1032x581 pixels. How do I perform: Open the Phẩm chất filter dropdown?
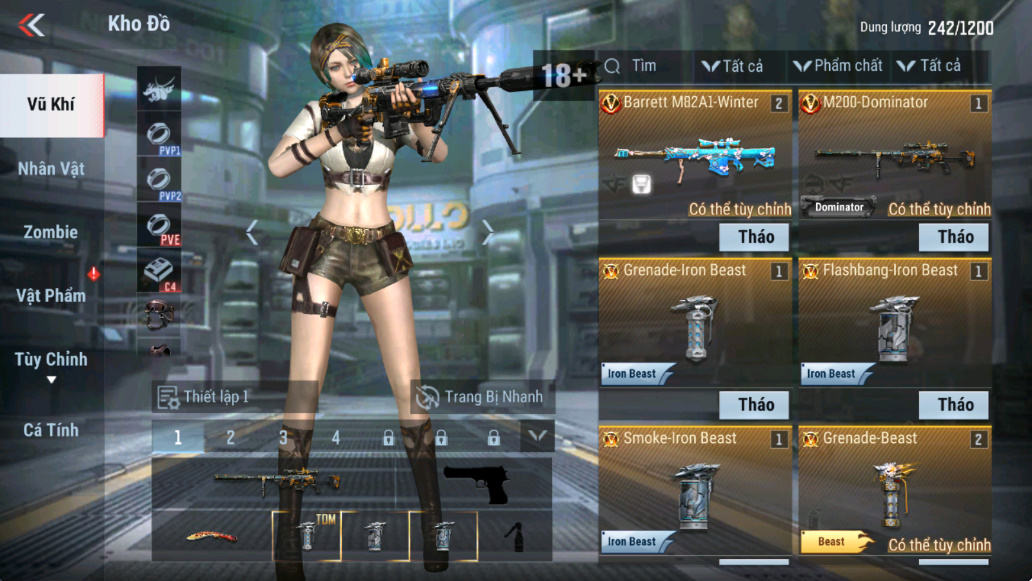(x=838, y=66)
